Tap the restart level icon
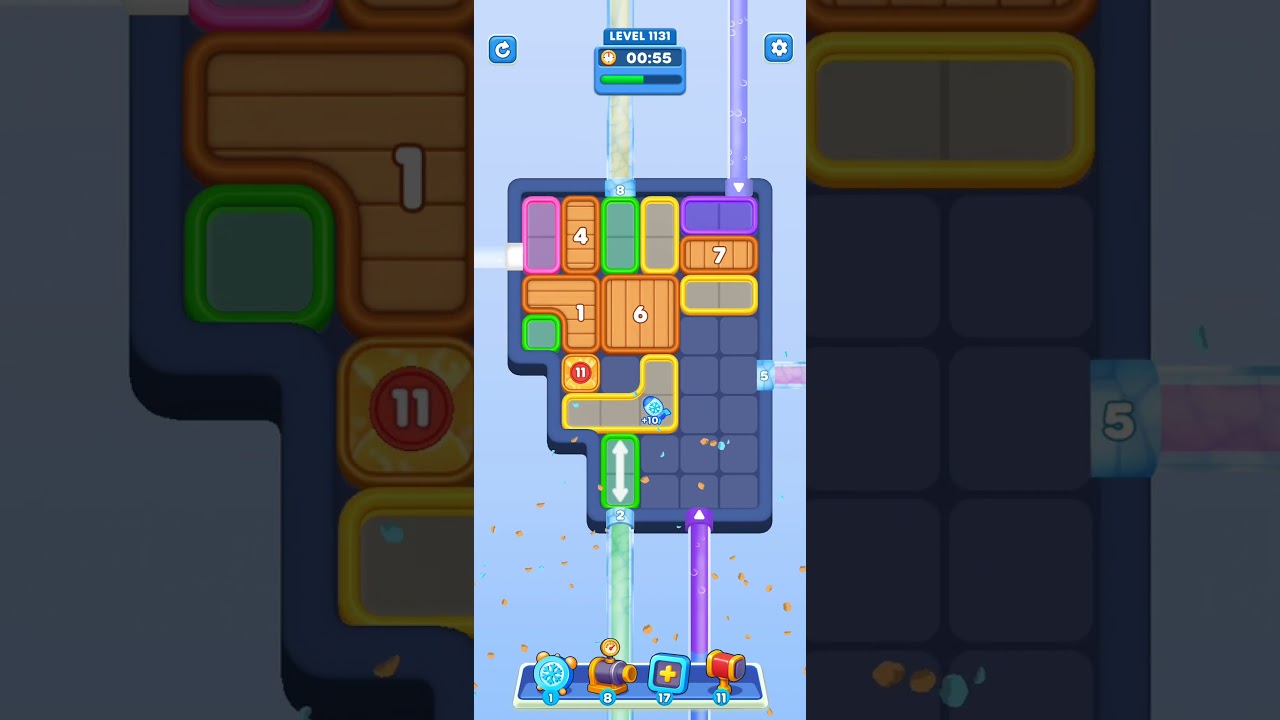The image size is (1280, 720). pyautogui.click(x=503, y=49)
